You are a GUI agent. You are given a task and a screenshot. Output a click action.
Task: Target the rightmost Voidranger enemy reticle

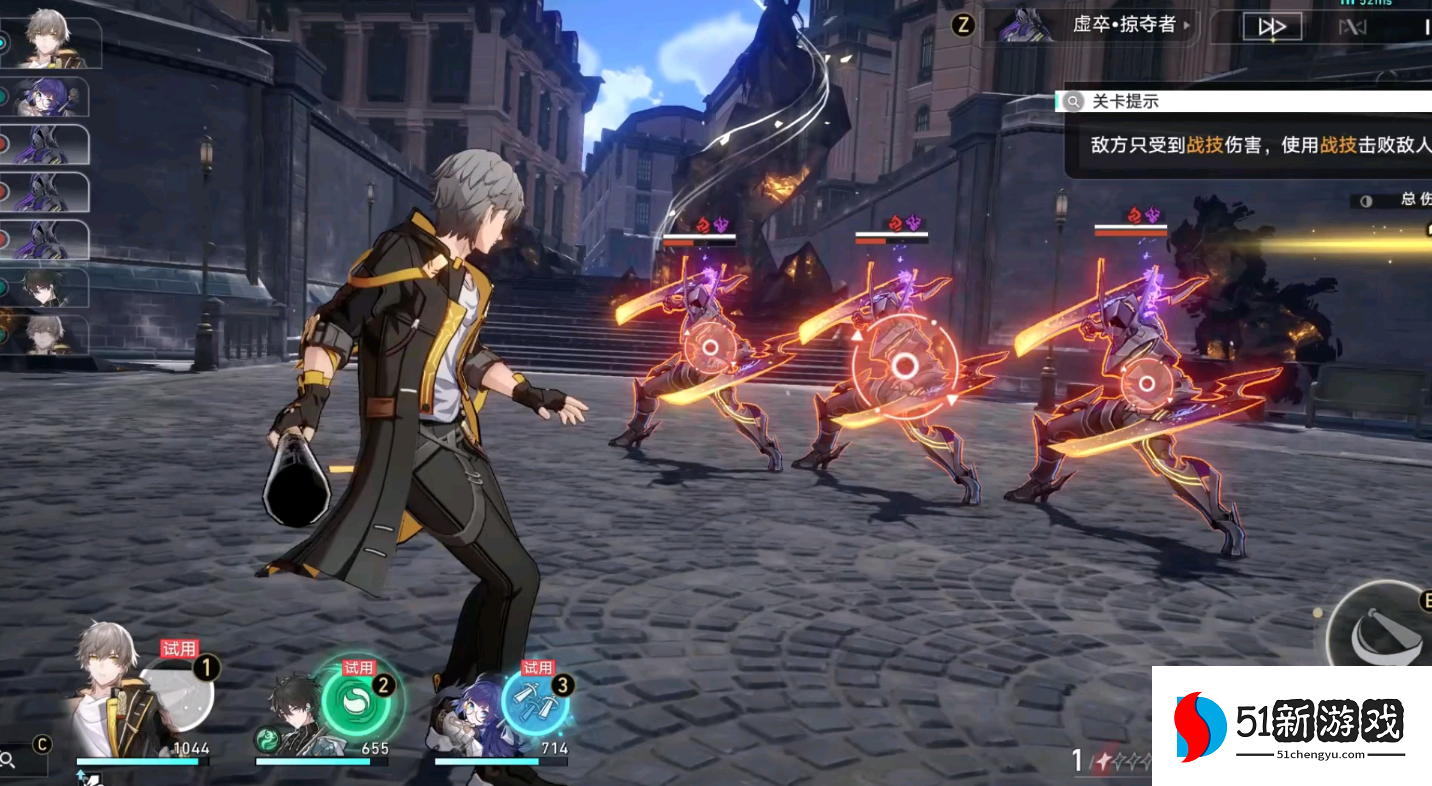click(x=1140, y=383)
